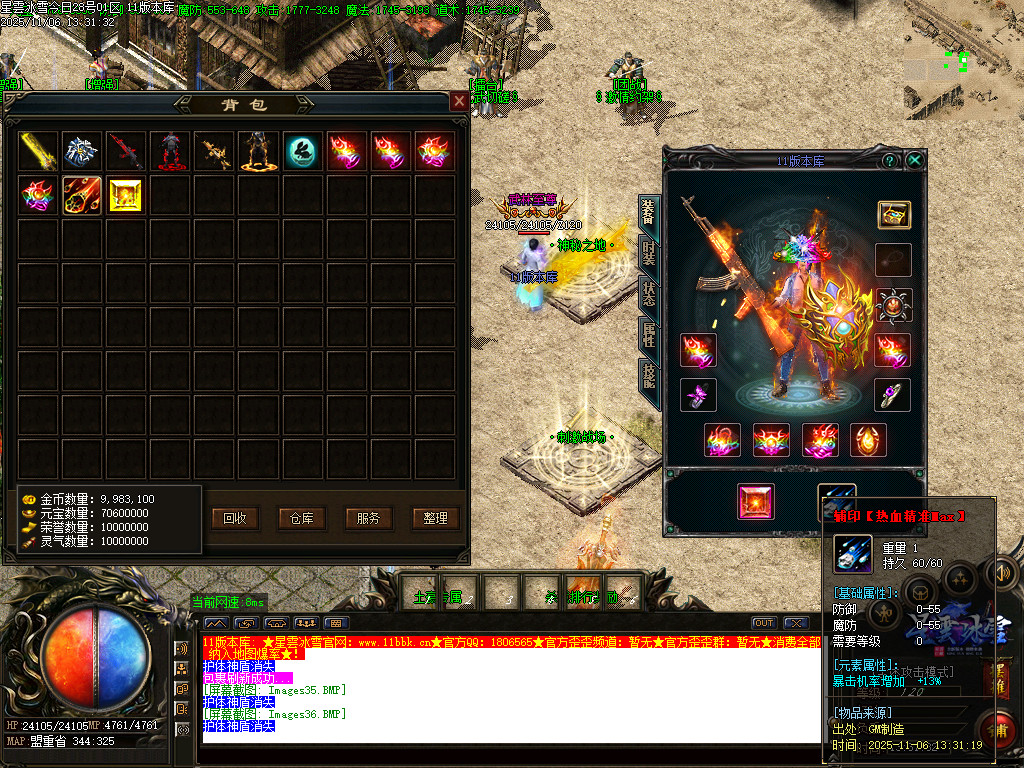
Task: Sort the bag with 整理 button
Action: point(435,518)
